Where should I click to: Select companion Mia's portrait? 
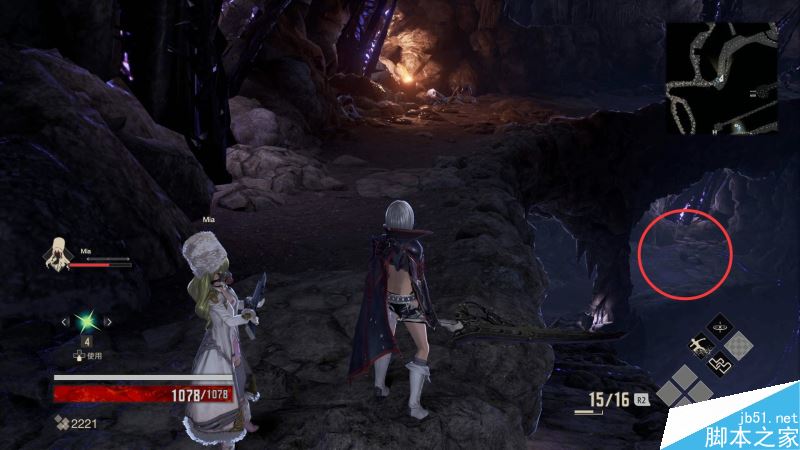57,253
